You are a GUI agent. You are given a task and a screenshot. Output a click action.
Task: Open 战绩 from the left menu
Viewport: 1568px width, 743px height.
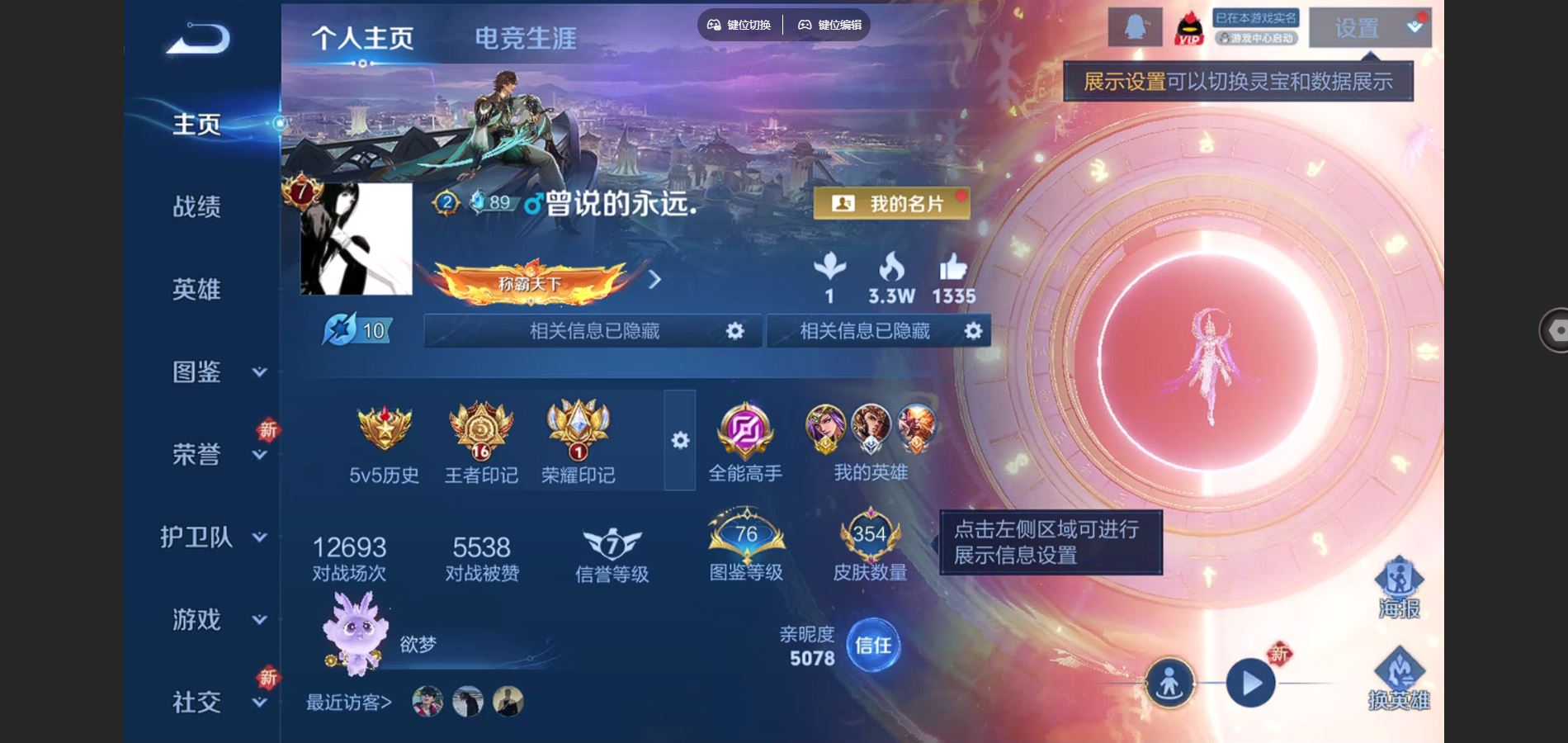tap(196, 207)
